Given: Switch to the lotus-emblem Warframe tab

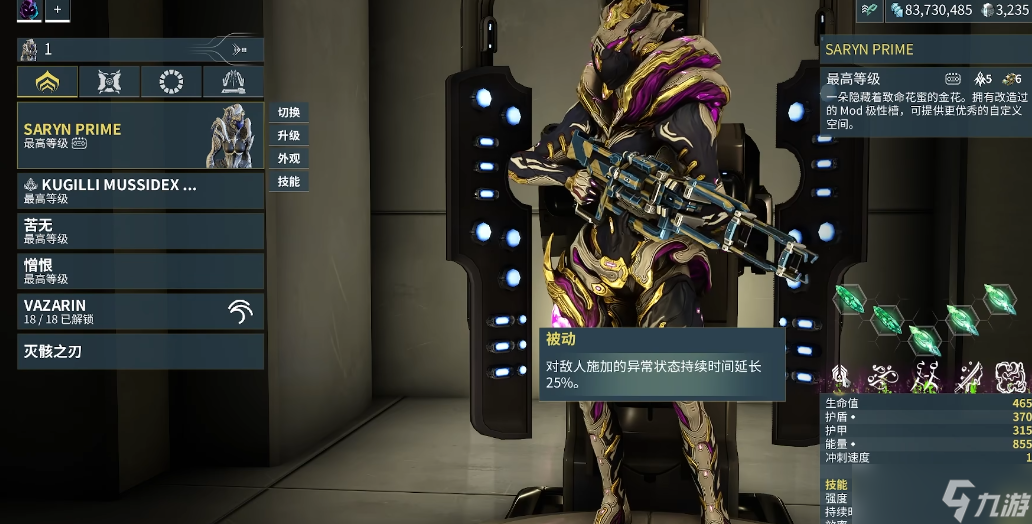Looking at the screenshot, I should [47, 82].
